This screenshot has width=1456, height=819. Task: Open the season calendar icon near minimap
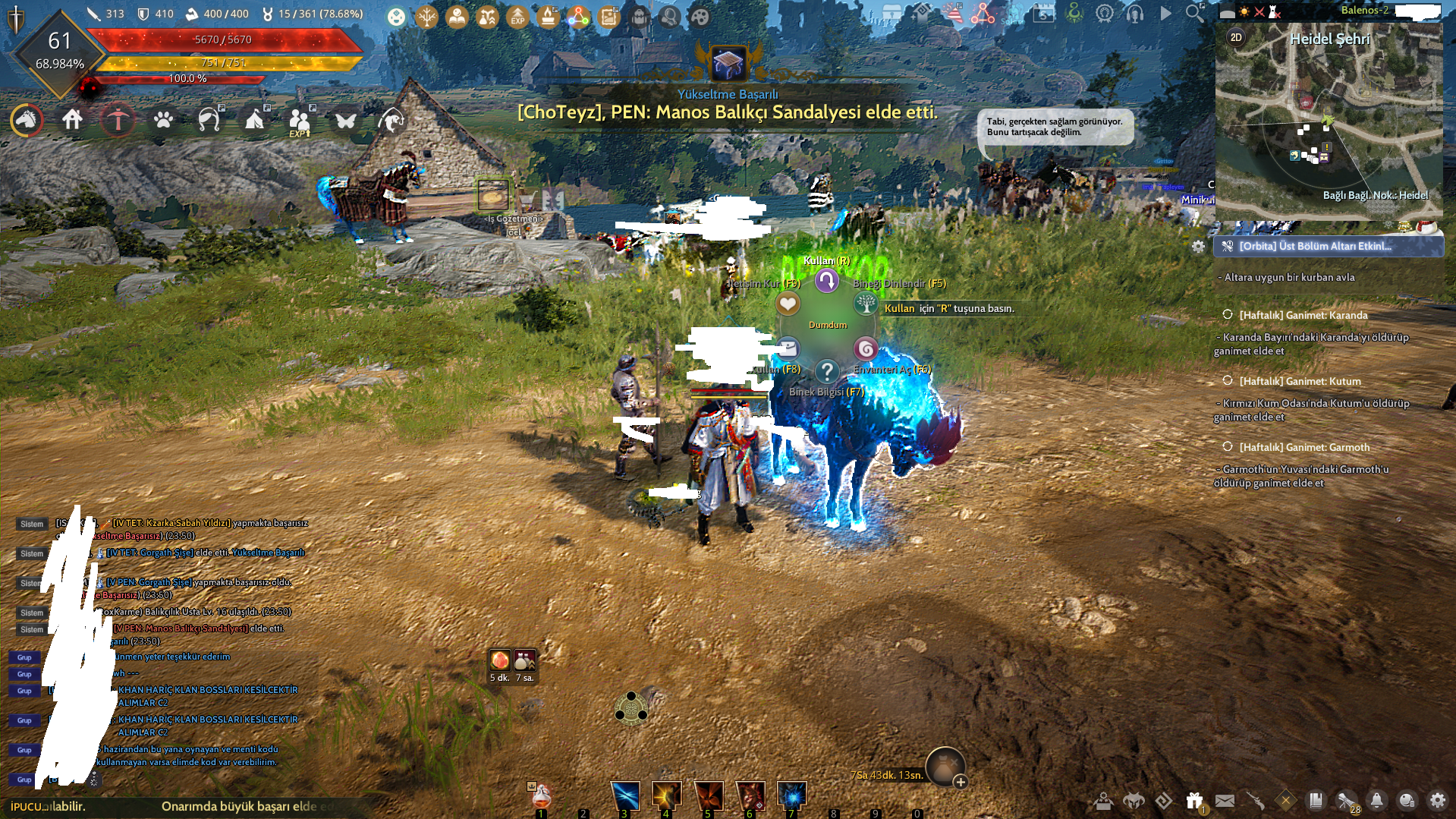pyautogui.click(x=1043, y=13)
